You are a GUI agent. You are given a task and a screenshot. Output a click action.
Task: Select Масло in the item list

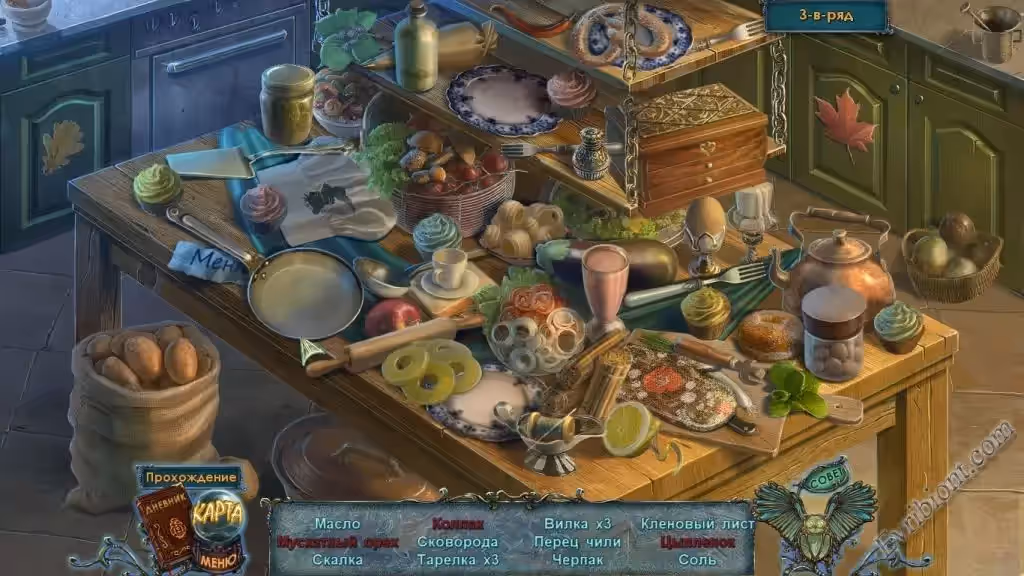337,524
